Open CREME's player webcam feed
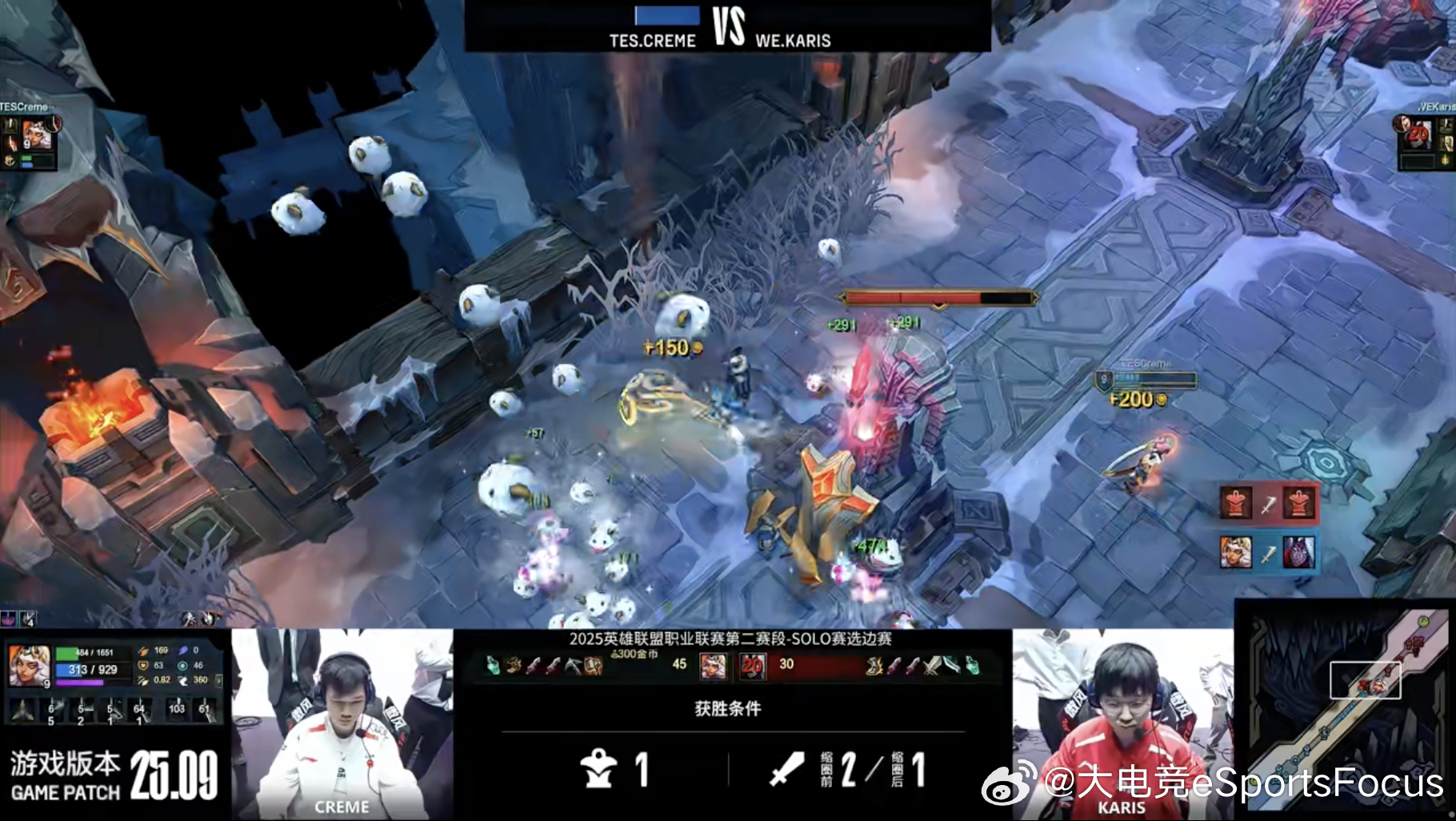 coord(342,724)
